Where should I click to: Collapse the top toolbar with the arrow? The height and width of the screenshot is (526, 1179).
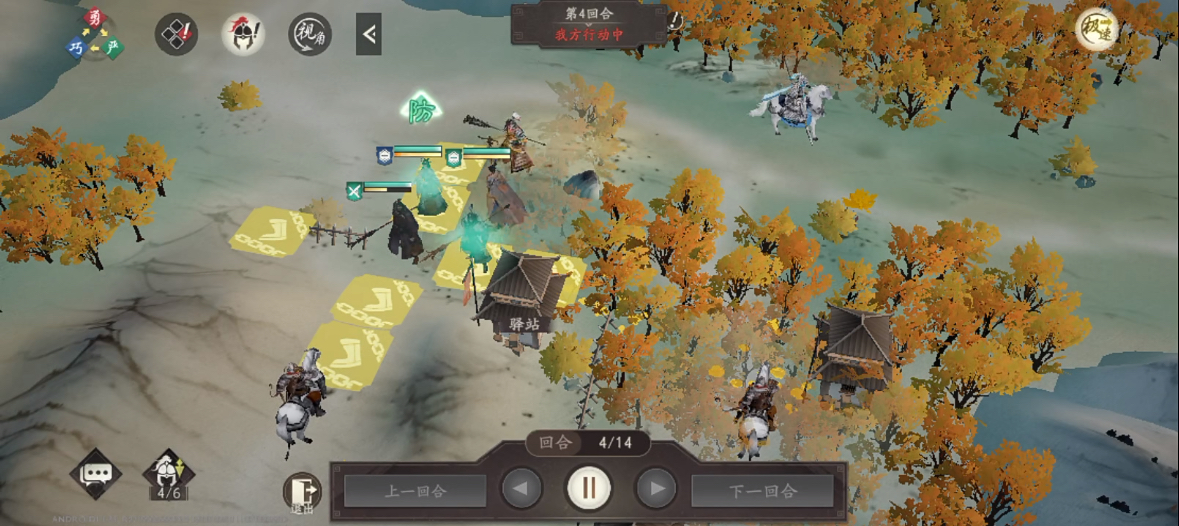pos(369,34)
